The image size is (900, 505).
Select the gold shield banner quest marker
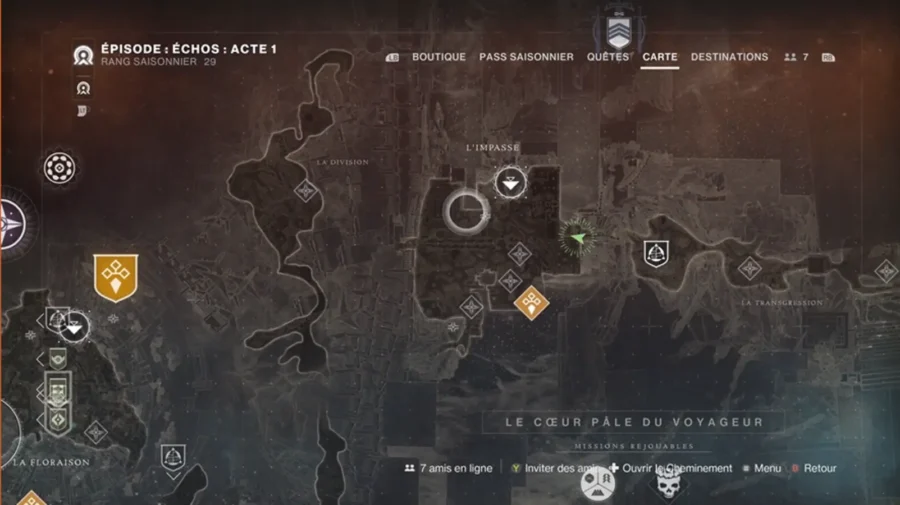pos(115,277)
